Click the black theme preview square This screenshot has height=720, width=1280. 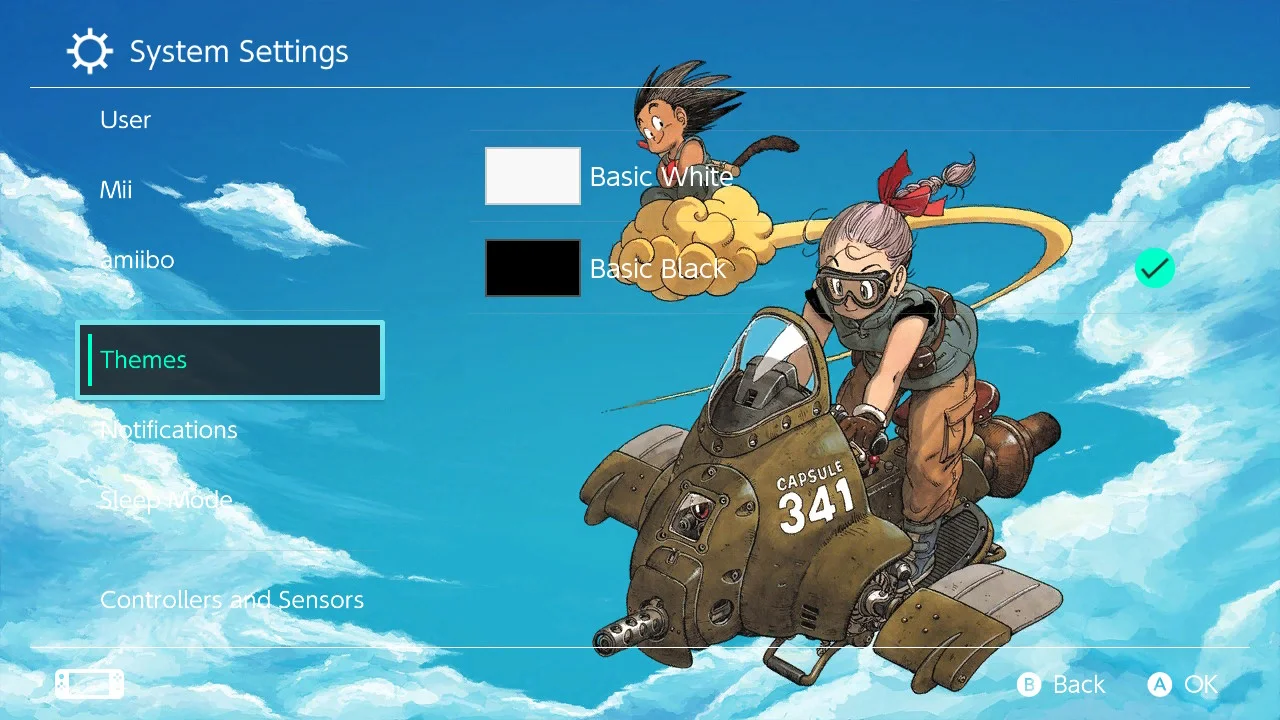(x=532, y=268)
